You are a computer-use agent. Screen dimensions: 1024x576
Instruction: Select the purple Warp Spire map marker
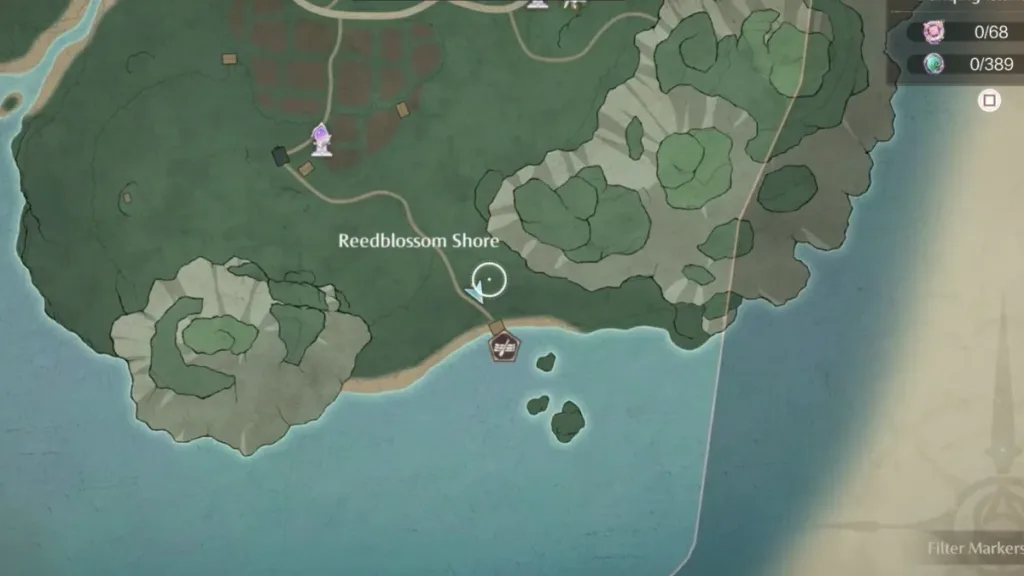[321, 140]
